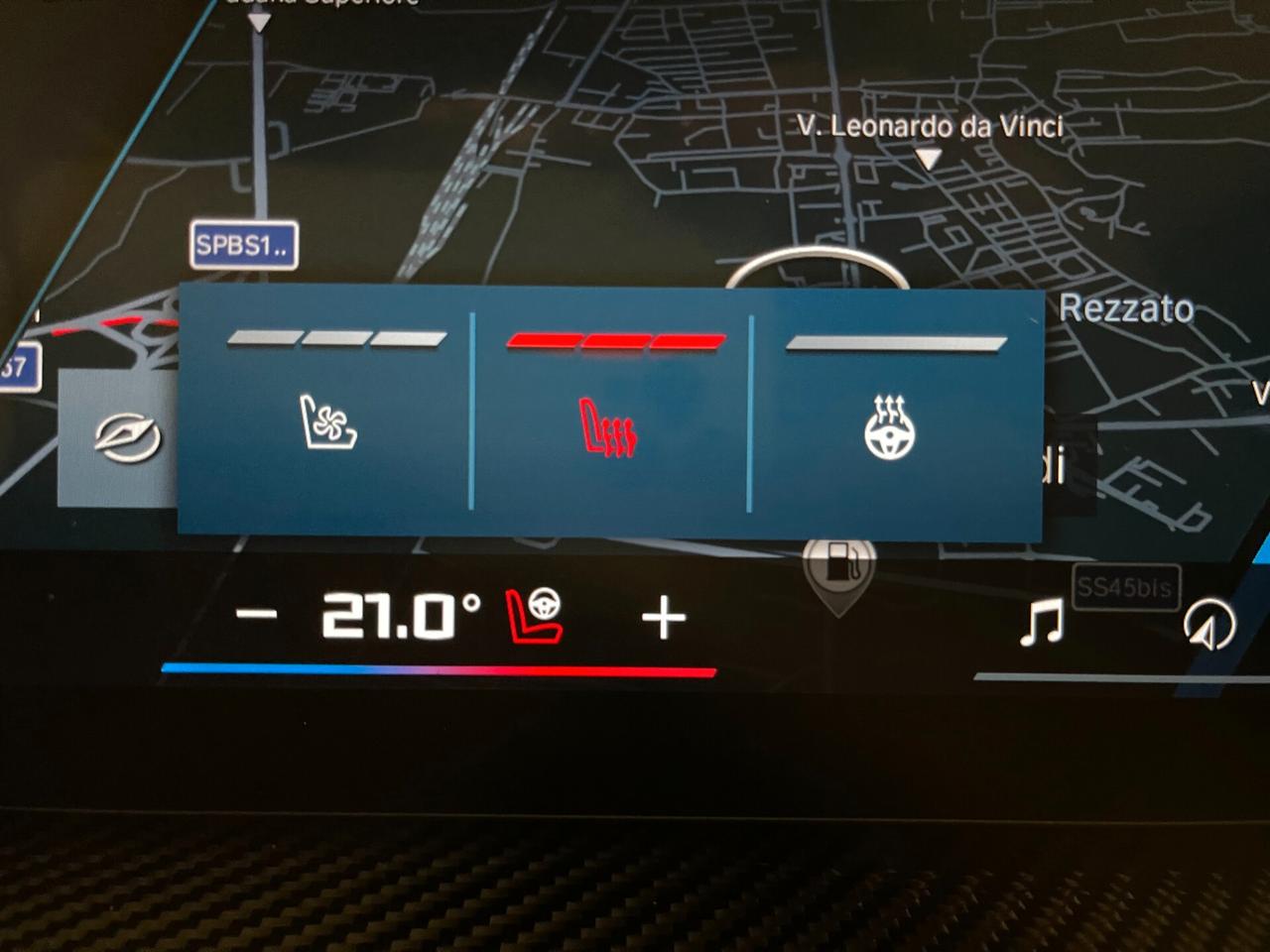Viewport: 1270px width, 952px height.
Task: Open the music note media shortcut
Action: (x=1042, y=622)
